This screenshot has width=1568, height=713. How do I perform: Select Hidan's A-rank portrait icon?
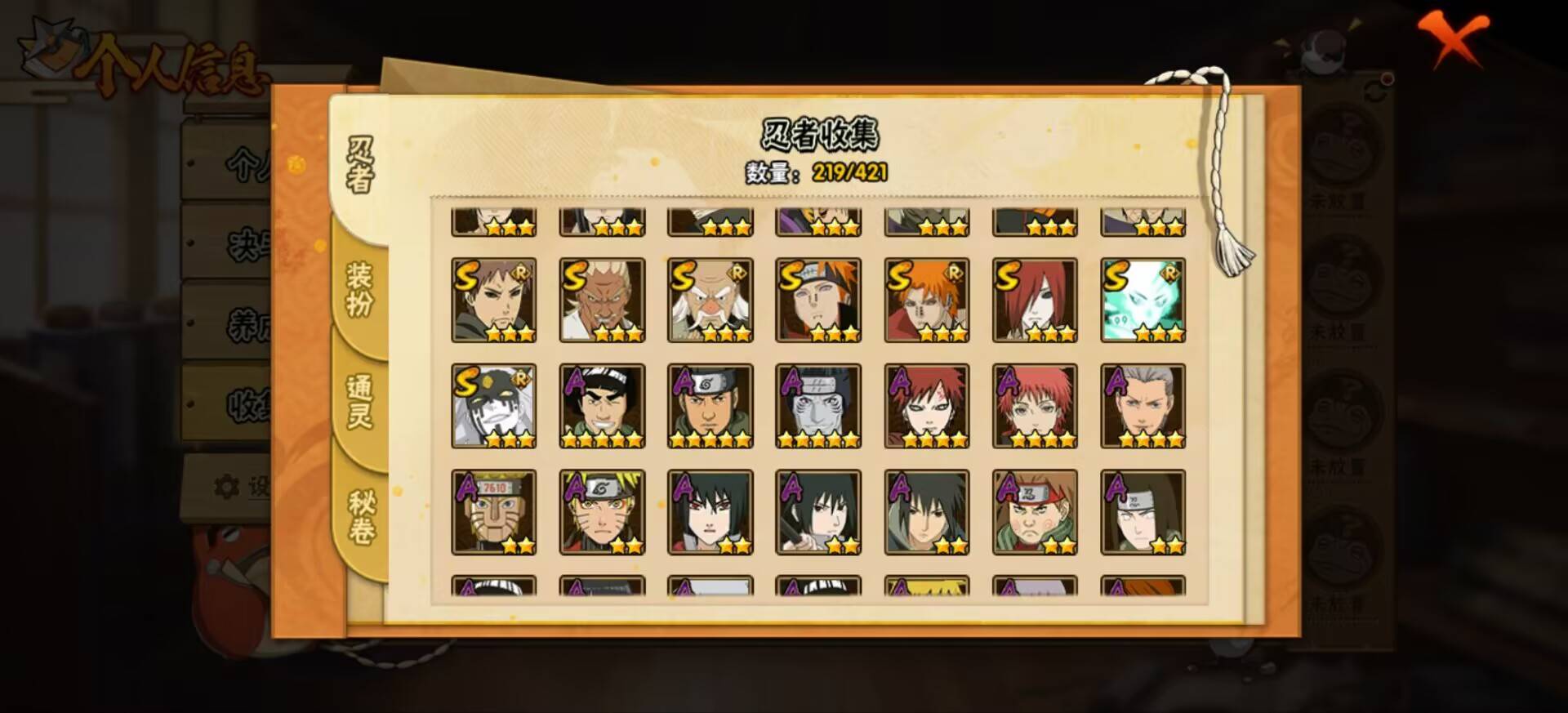[x=1142, y=406]
